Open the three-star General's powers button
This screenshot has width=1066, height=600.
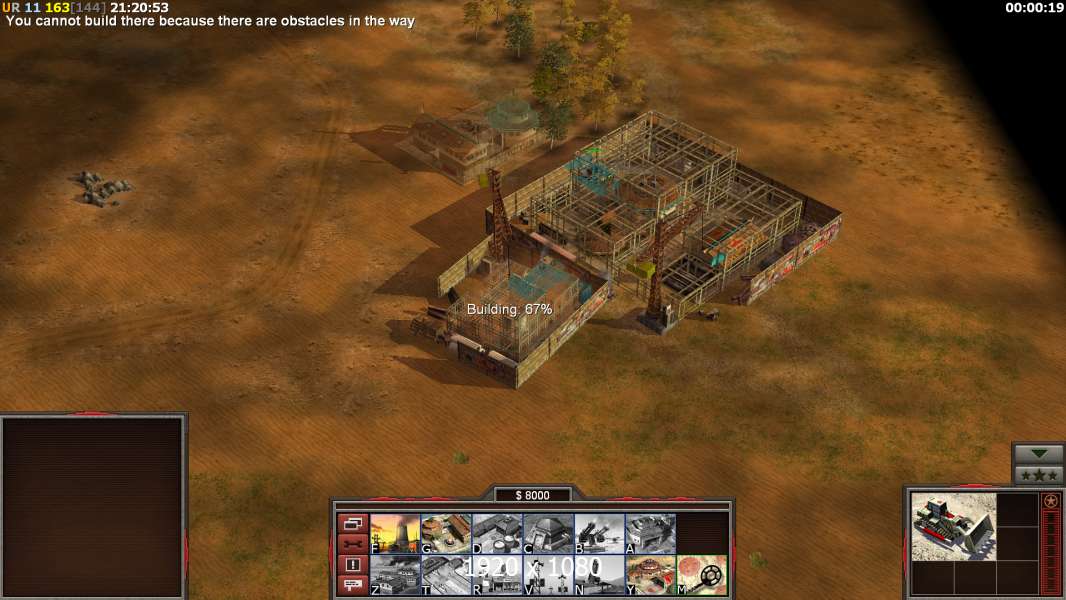1038,475
